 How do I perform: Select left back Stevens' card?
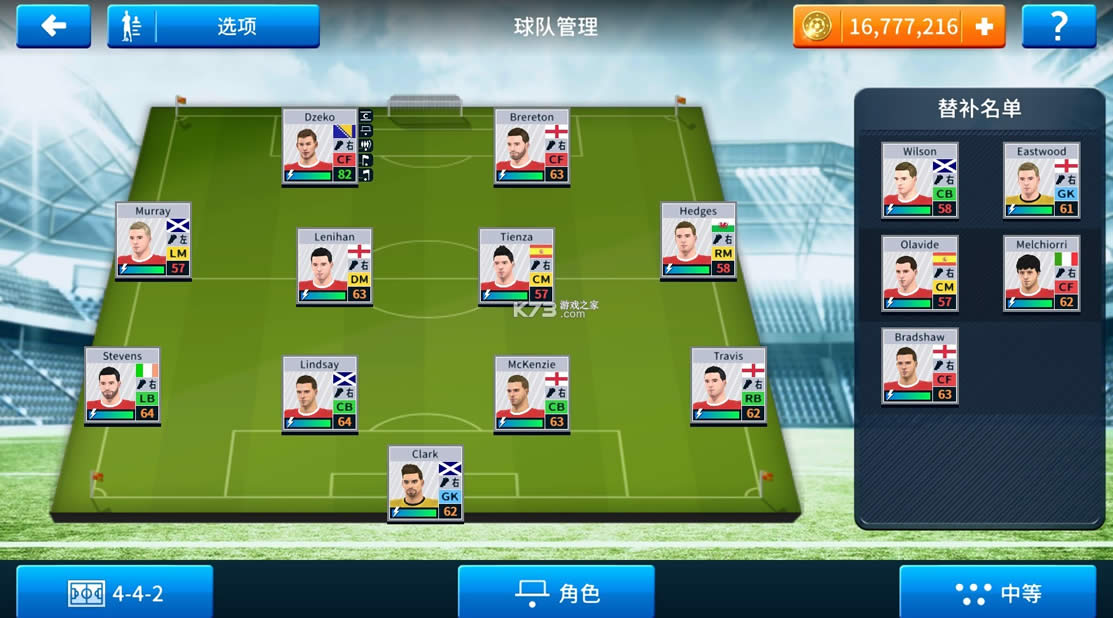tap(122, 386)
